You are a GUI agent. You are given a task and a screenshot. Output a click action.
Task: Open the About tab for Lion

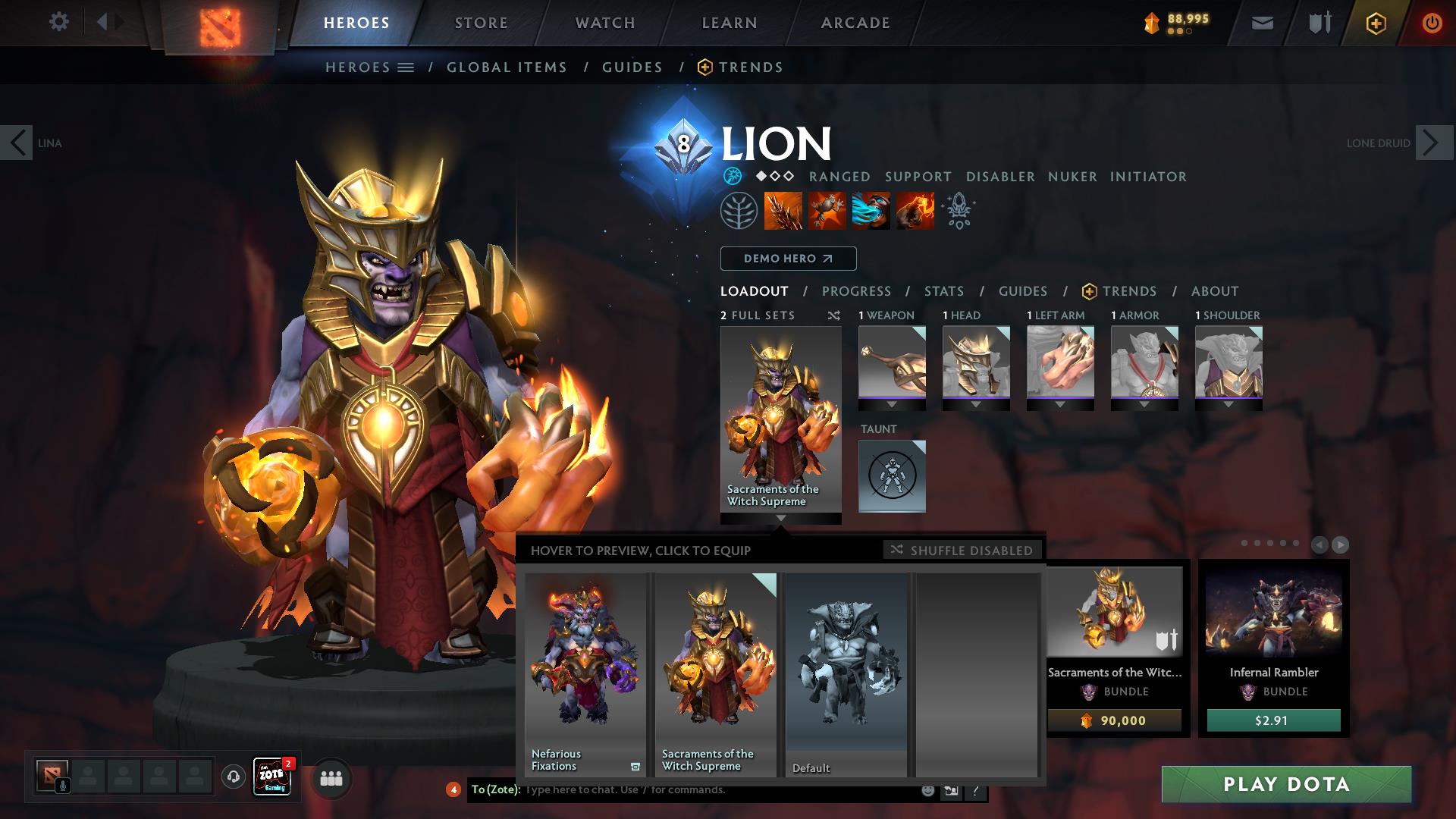click(x=1215, y=291)
